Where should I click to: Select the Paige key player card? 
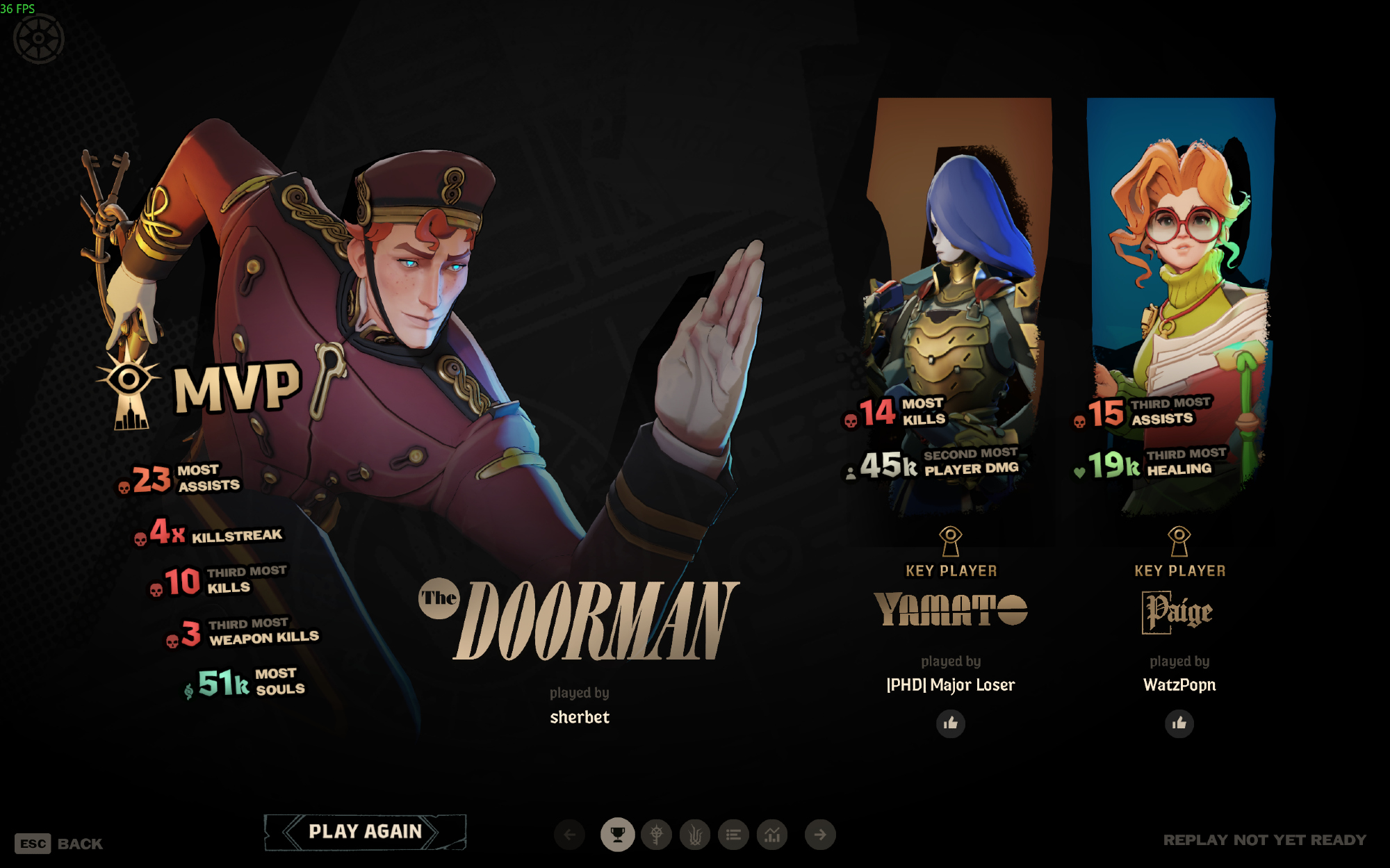[1180, 306]
